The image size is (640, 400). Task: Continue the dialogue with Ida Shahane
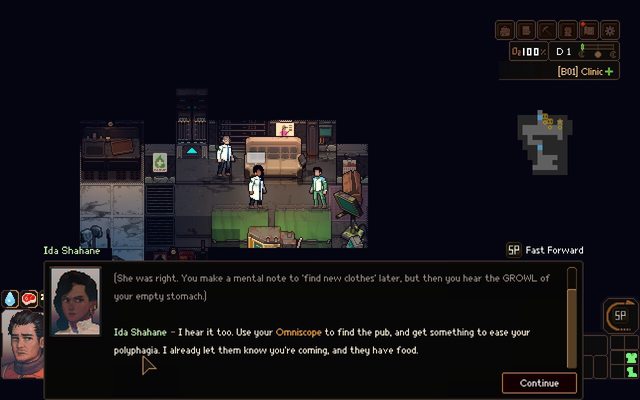[x=539, y=383]
